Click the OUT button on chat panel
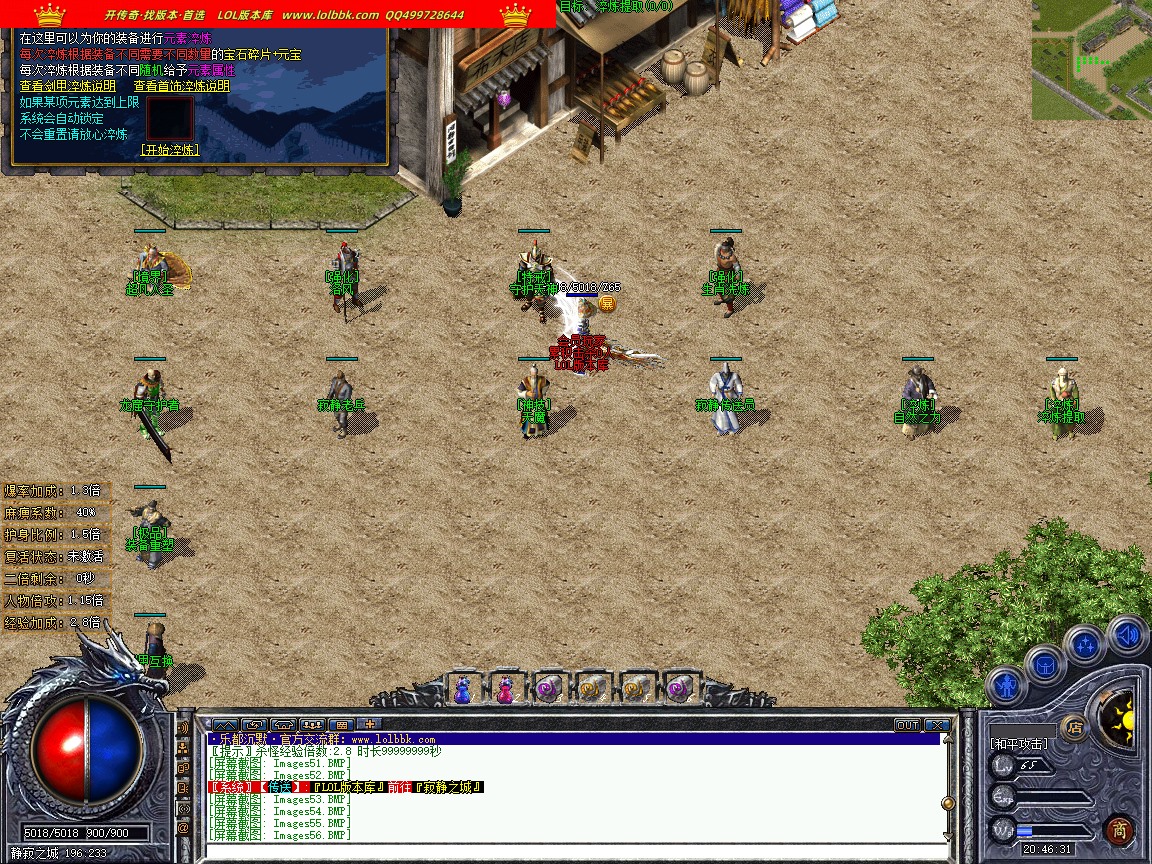 point(907,724)
